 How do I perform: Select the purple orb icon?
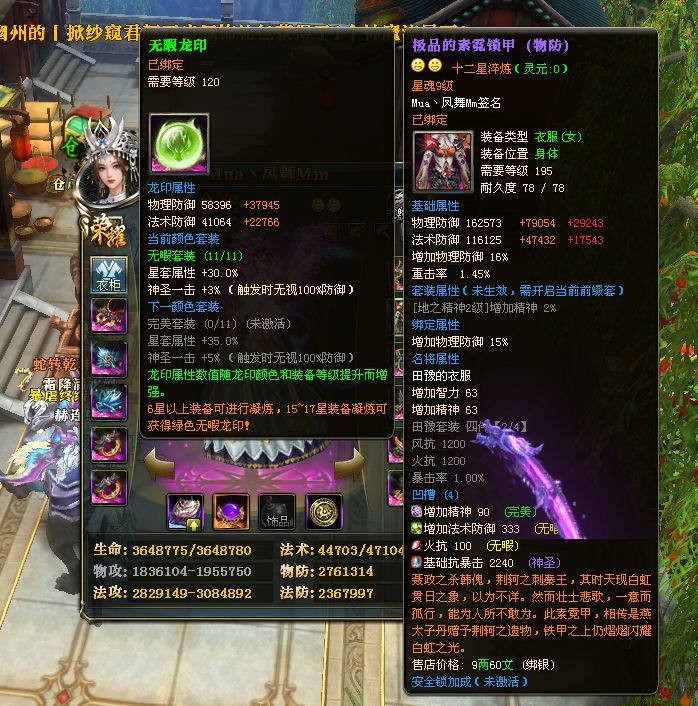[x=231, y=510]
